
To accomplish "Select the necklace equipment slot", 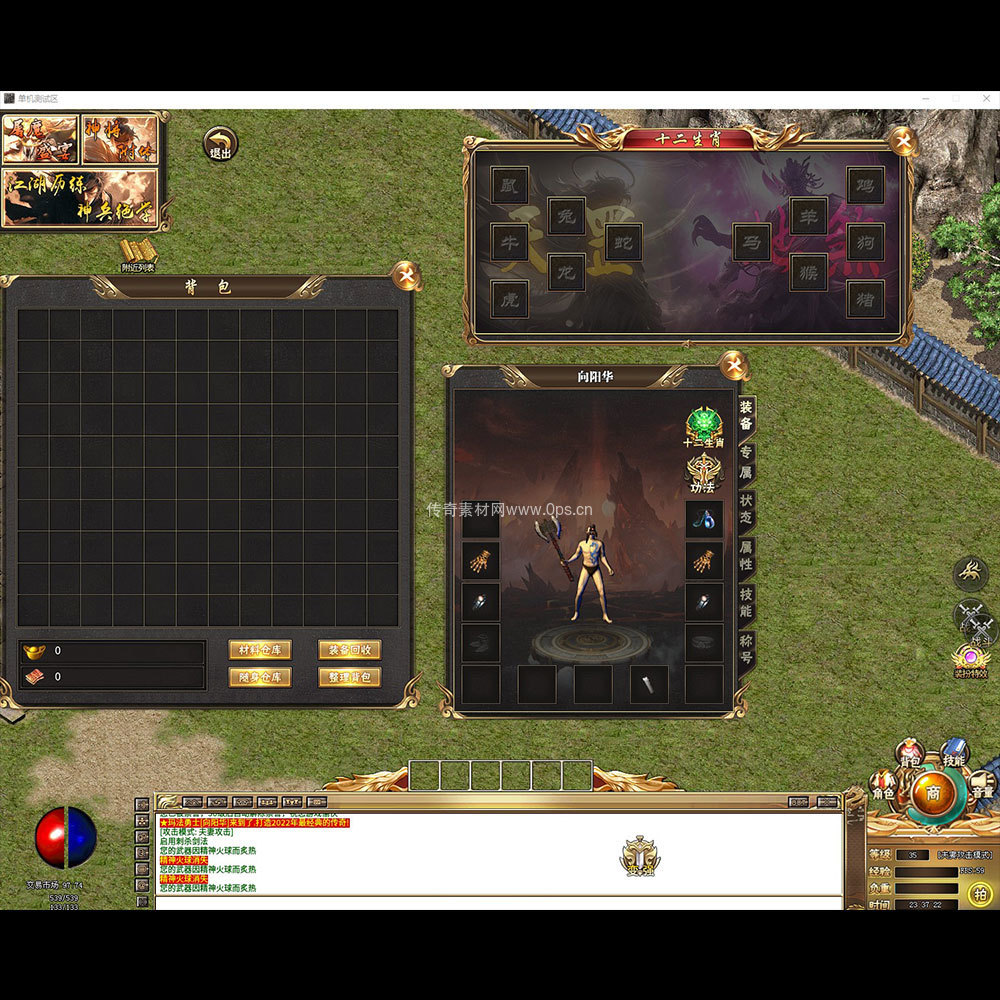I will click(x=704, y=519).
